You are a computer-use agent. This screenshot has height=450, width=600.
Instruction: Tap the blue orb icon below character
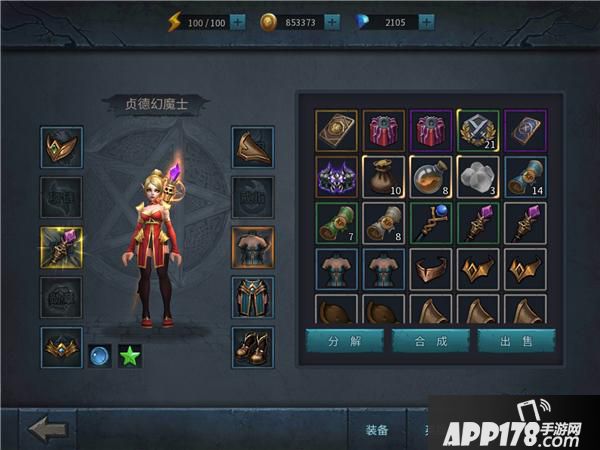(99, 354)
